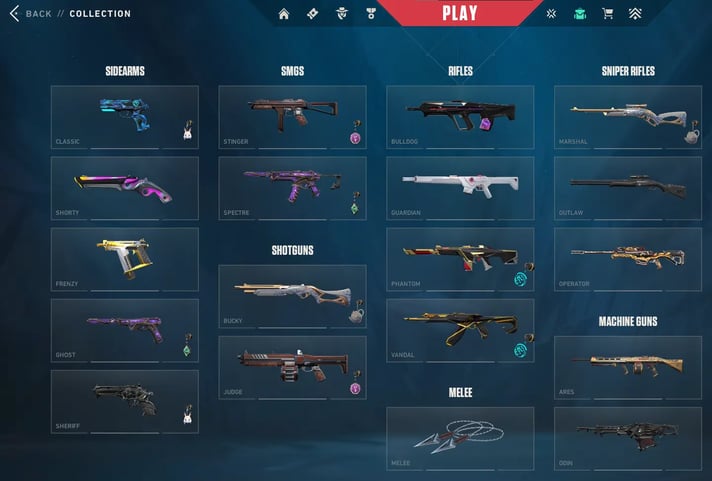Choose the Shorty sidearm card
The height and width of the screenshot is (481, 712).
[x=124, y=188]
